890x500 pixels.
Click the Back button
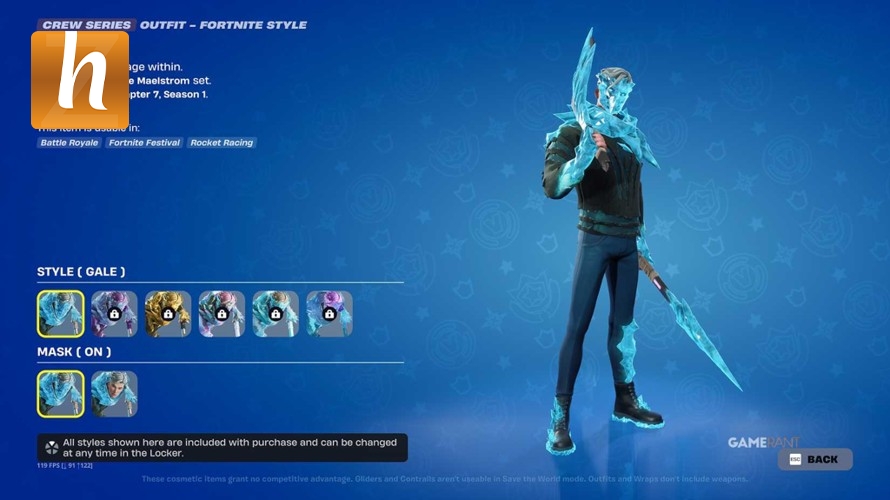point(816,459)
